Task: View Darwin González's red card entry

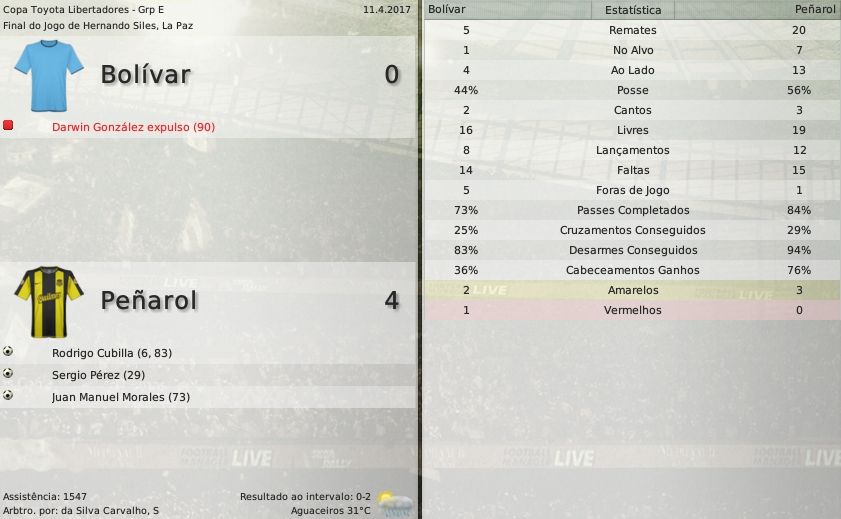Action: [133, 127]
